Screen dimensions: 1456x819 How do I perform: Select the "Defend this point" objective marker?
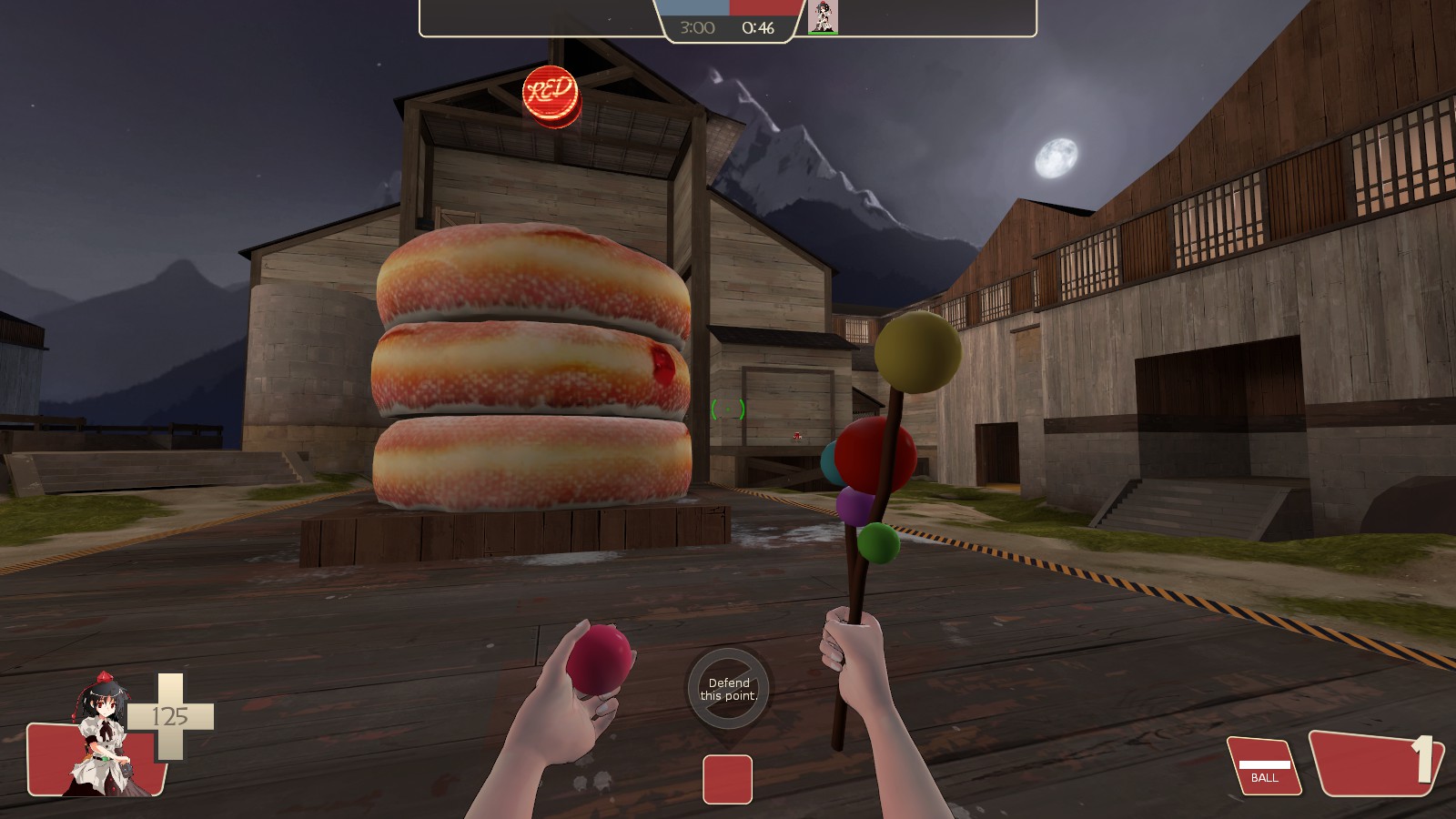coord(728,689)
